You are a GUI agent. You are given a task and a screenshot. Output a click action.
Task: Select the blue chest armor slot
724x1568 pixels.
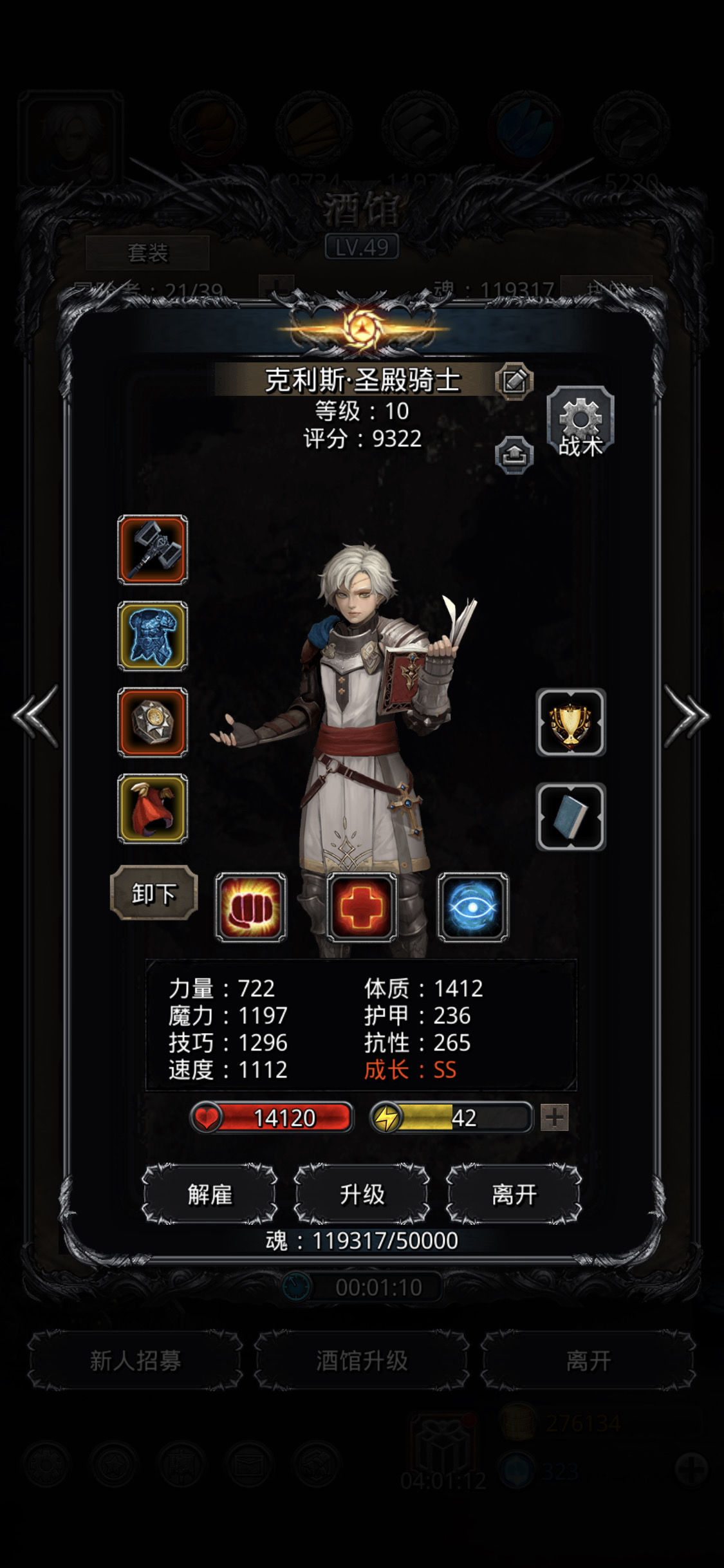(x=153, y=636)
